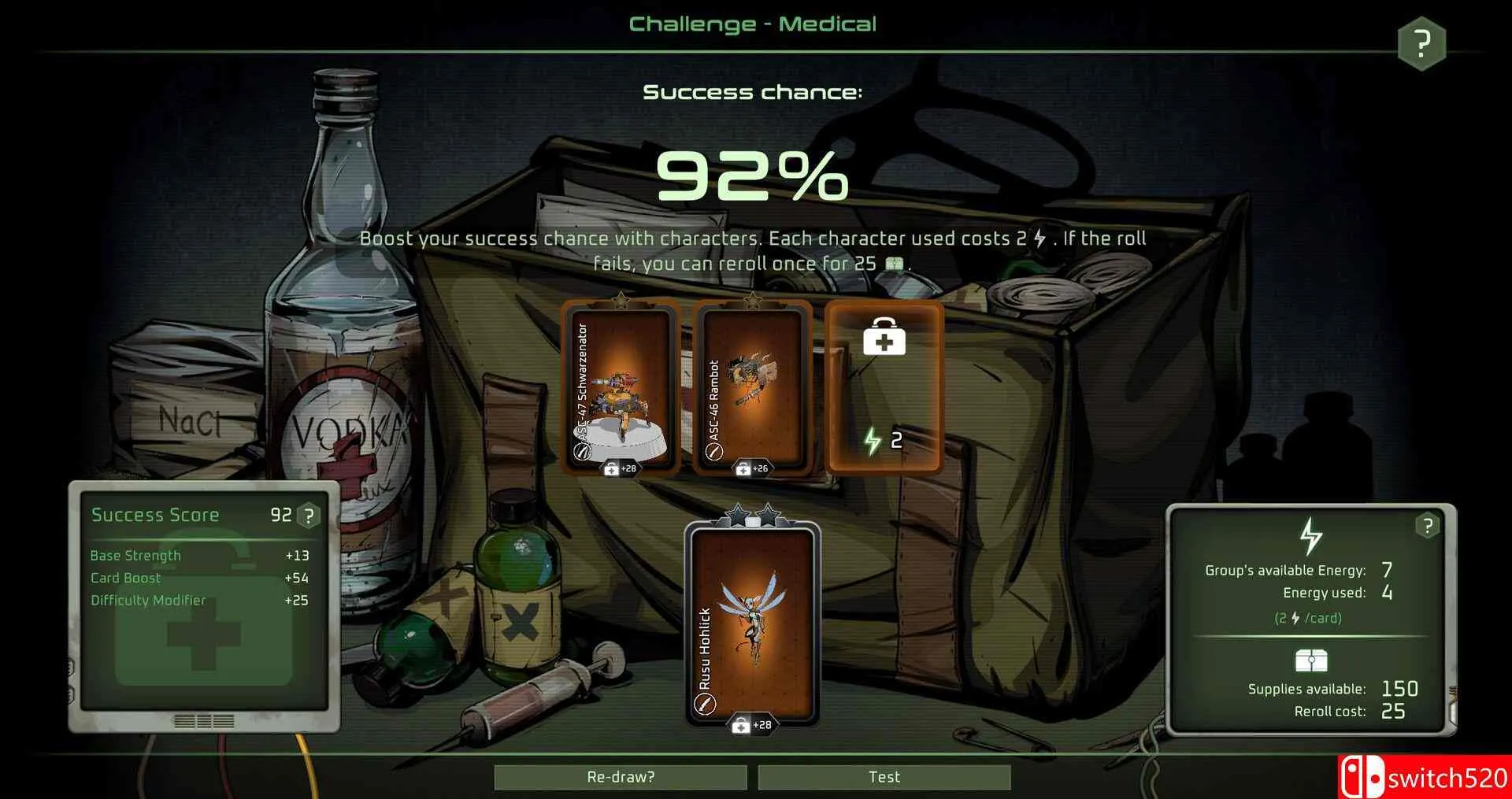The width and height of the screenshot is (1512, 799).
Task: Choose the Re-draw? button
Action: tap(621, 777)
